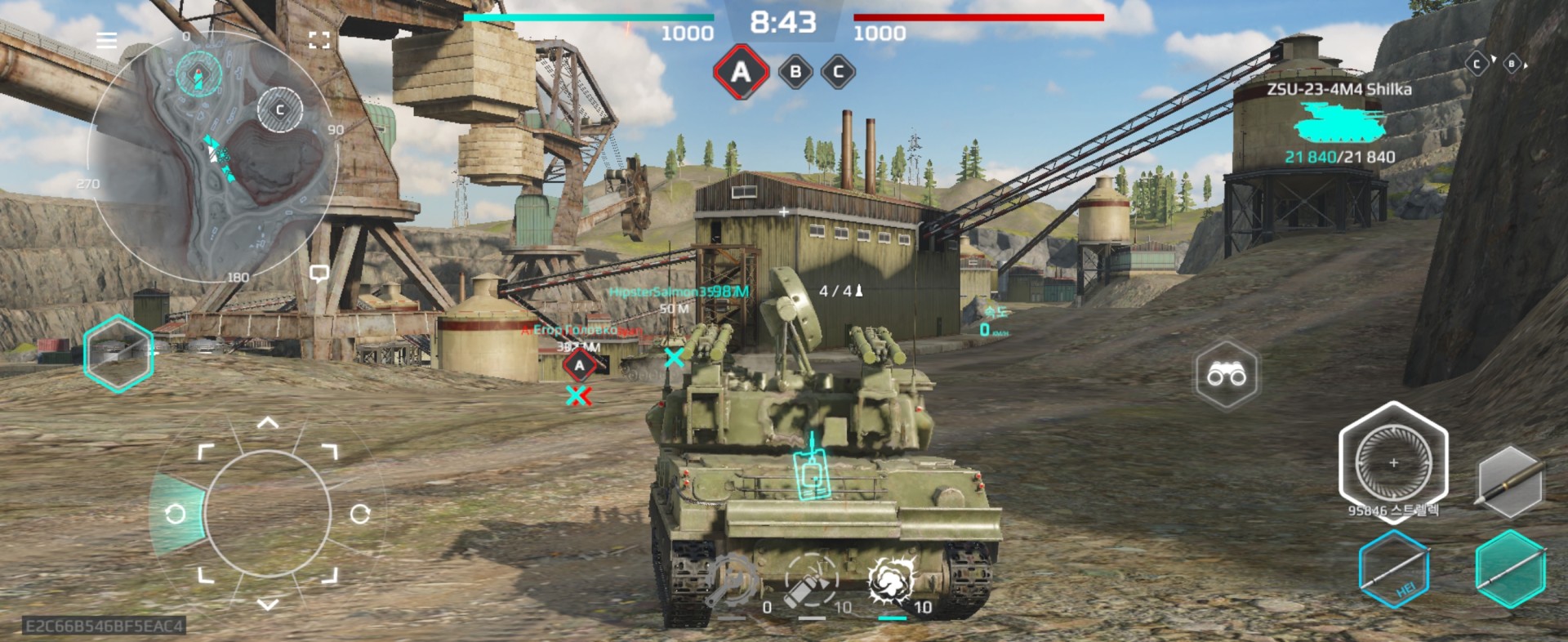
Task: Select capture point B indicator
Action: [795, 72]
